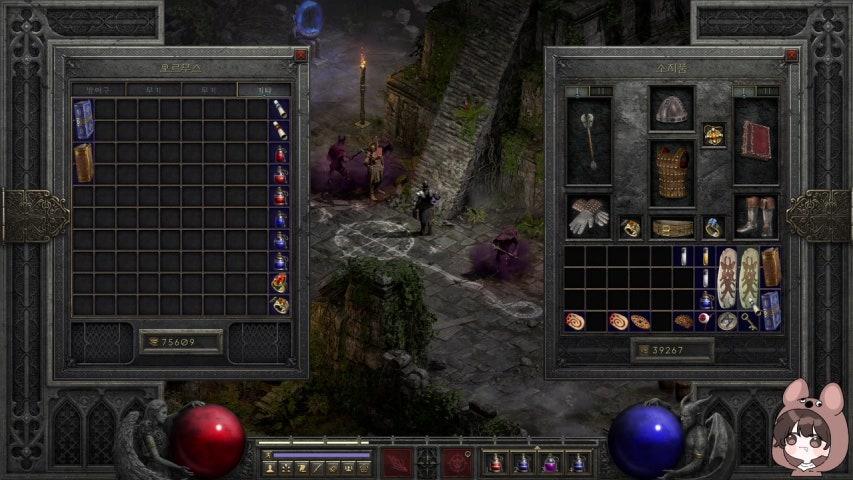Pick the brown tome in the stash

(x=83, y=162)
